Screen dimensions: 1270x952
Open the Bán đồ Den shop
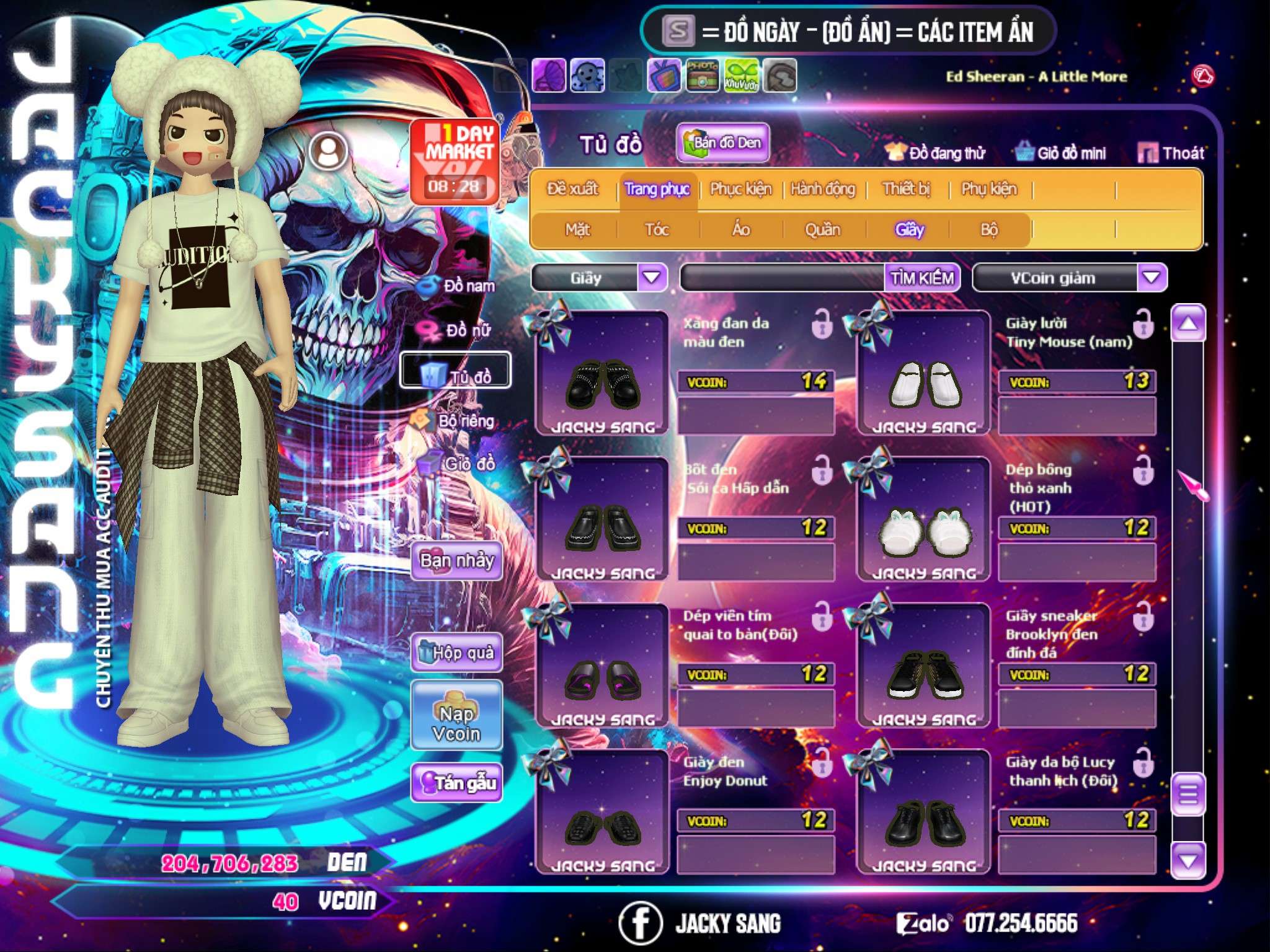coord(722,143)
